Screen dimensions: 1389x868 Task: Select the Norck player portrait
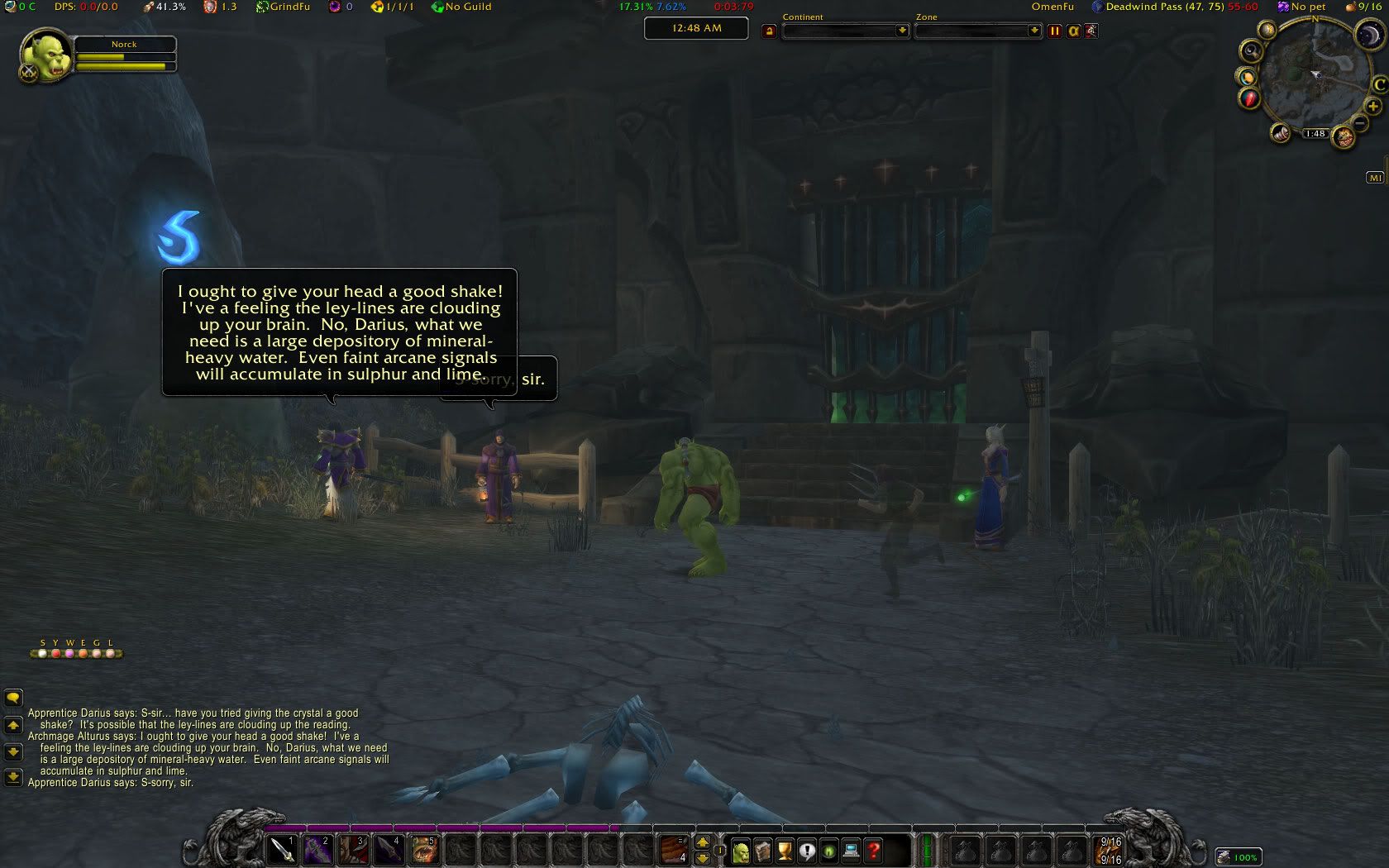click(45, 56)
